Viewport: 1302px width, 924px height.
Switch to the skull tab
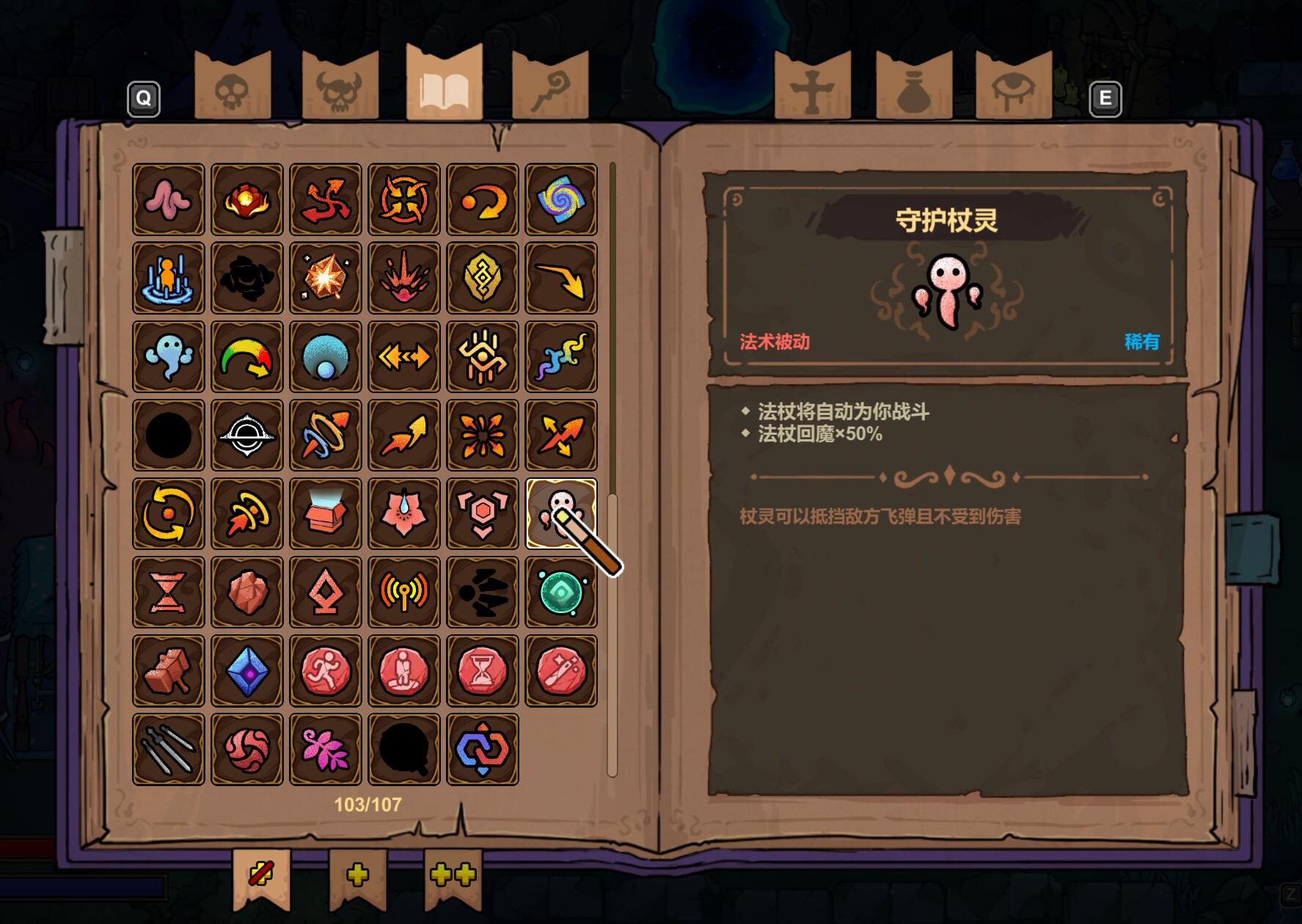click(233, 89)
